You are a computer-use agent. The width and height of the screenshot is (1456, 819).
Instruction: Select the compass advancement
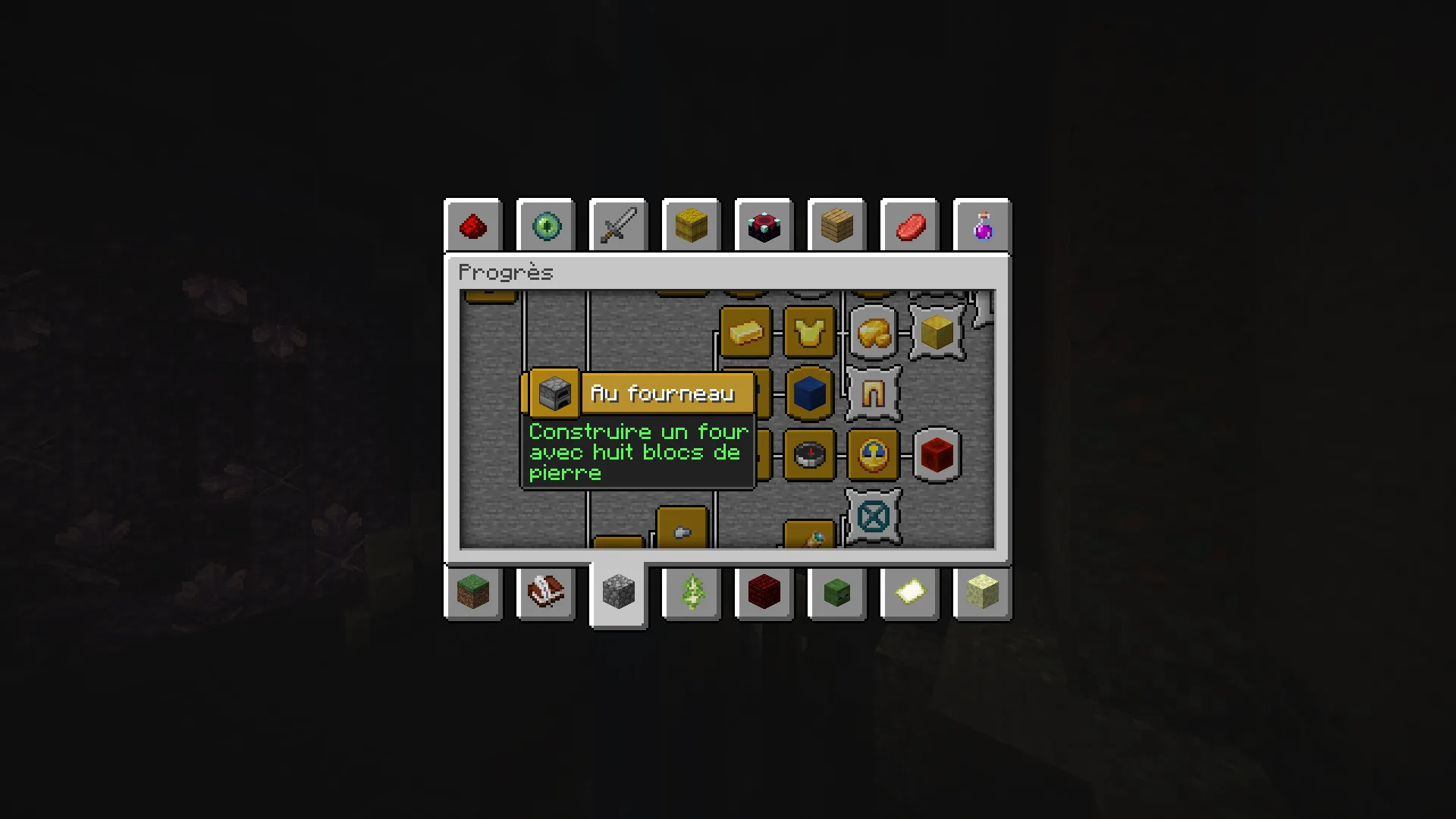810,455
